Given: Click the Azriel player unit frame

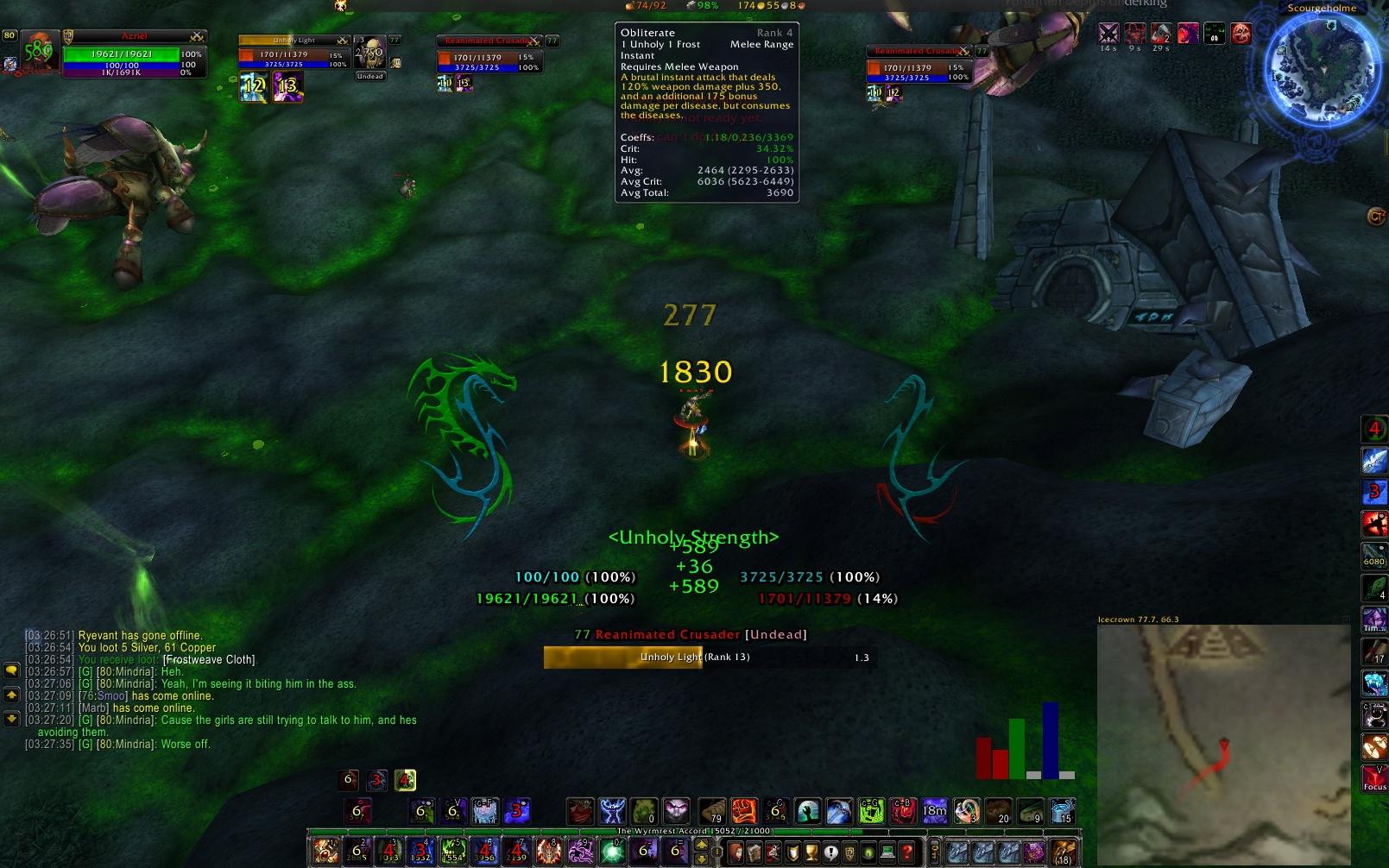Looking at the screenshot, I should [134, 53].
